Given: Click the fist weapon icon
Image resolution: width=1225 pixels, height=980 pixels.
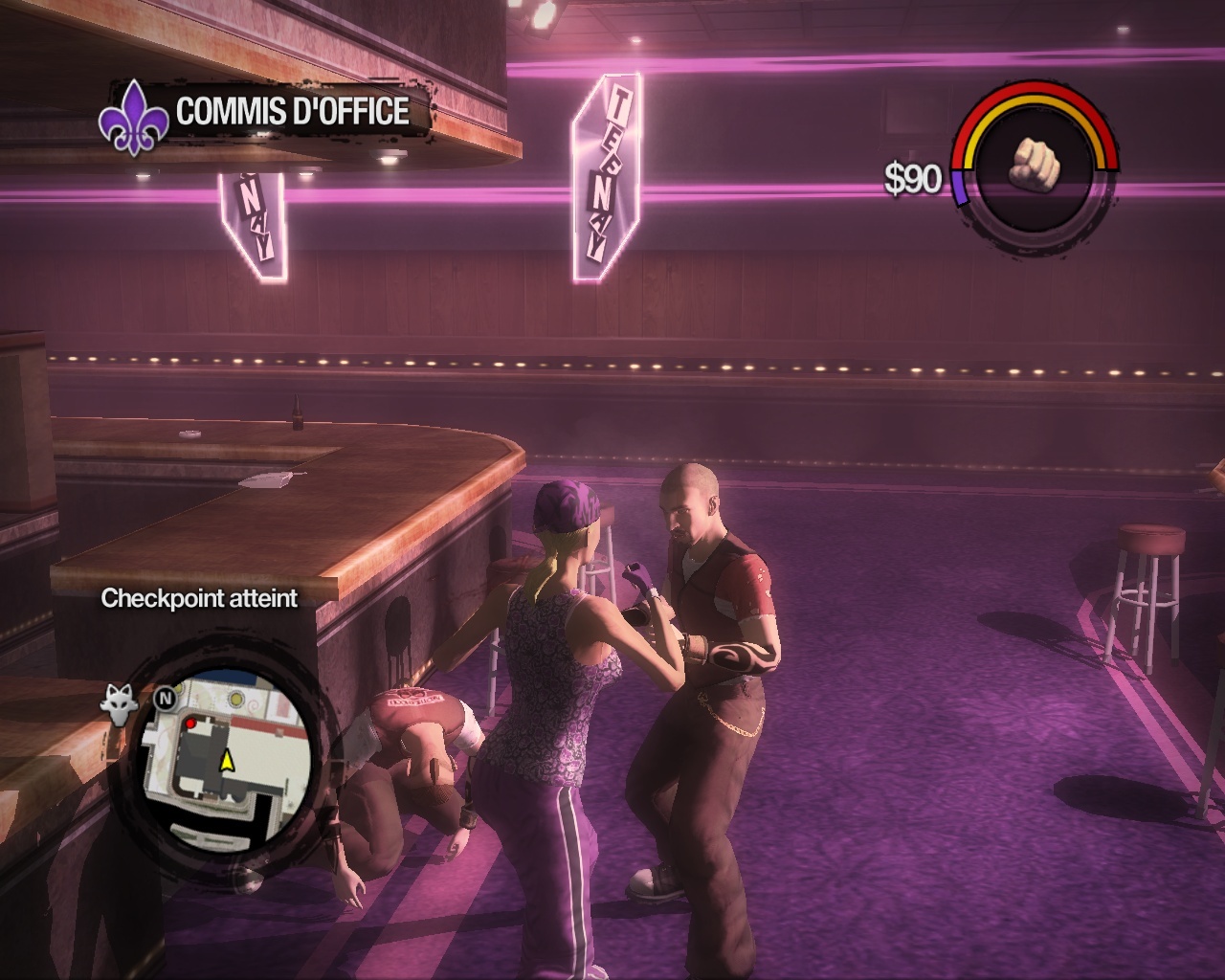Looking at the screenshot, I should point(1036,165).
